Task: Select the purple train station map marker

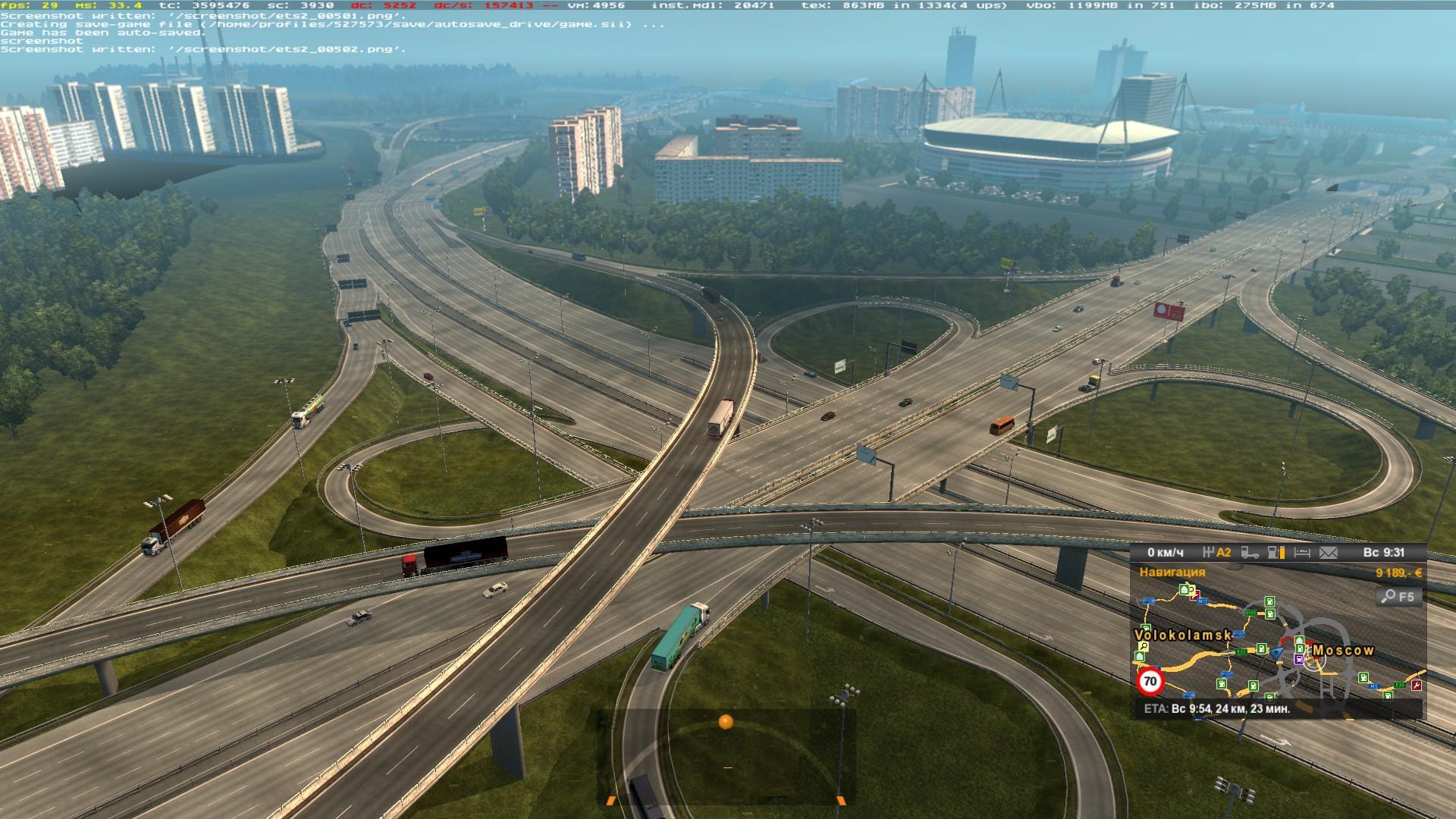Action: point(1300,660)
